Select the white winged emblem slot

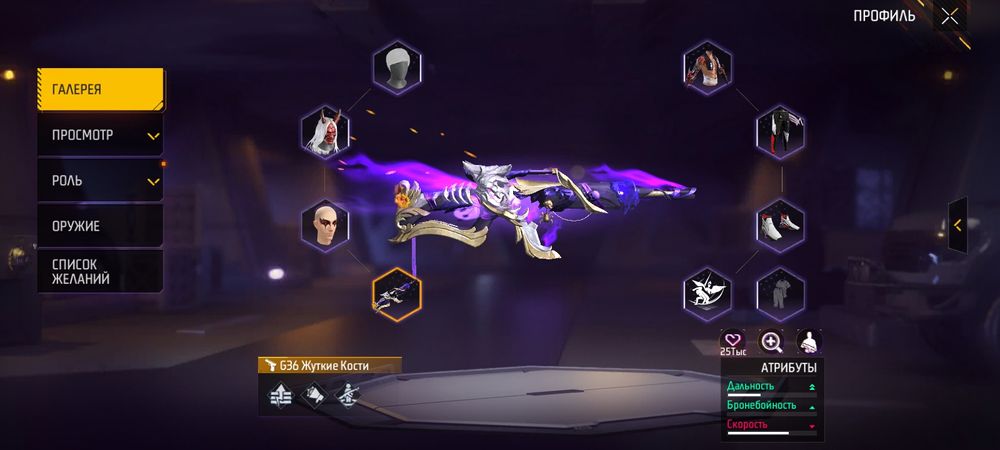click(708, 293)
